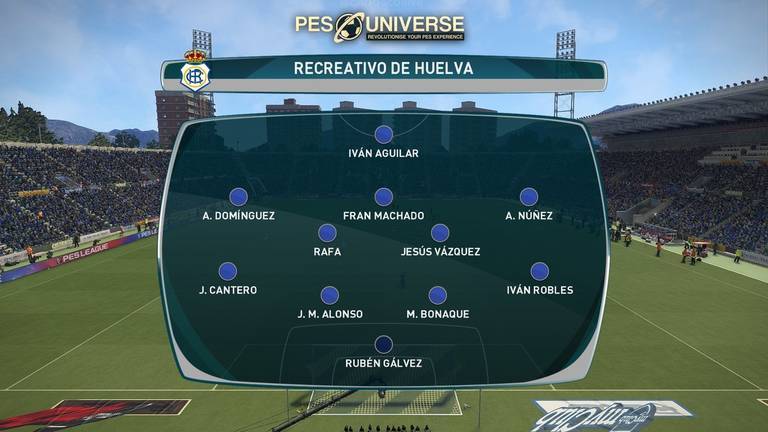Select the Recreativo de Huelva team name banner
This screenshot has height=432, width=768.
pyautogui.click(x=384, y=69)
